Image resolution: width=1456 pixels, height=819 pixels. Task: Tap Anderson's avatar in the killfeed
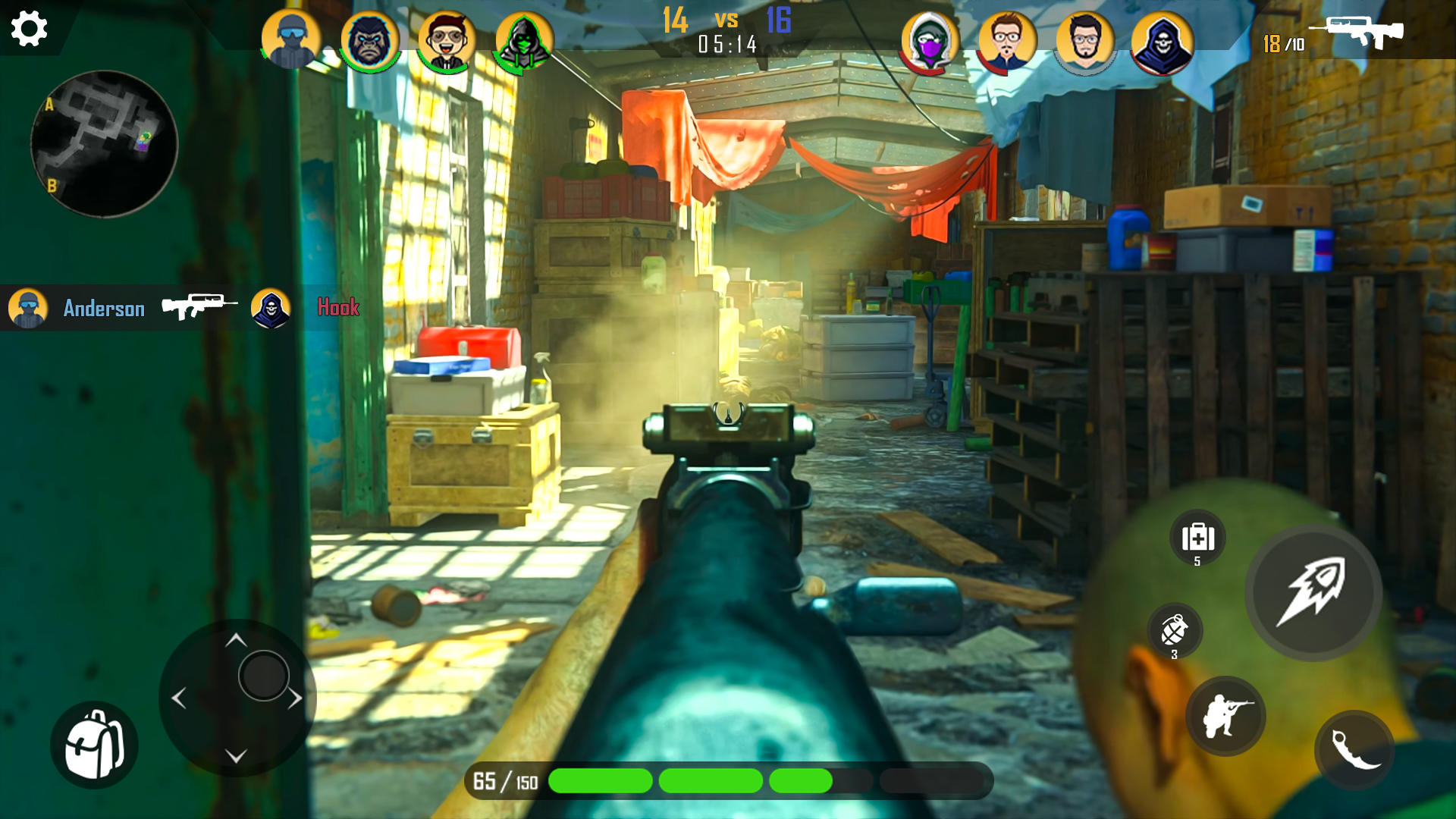point(27,308)
